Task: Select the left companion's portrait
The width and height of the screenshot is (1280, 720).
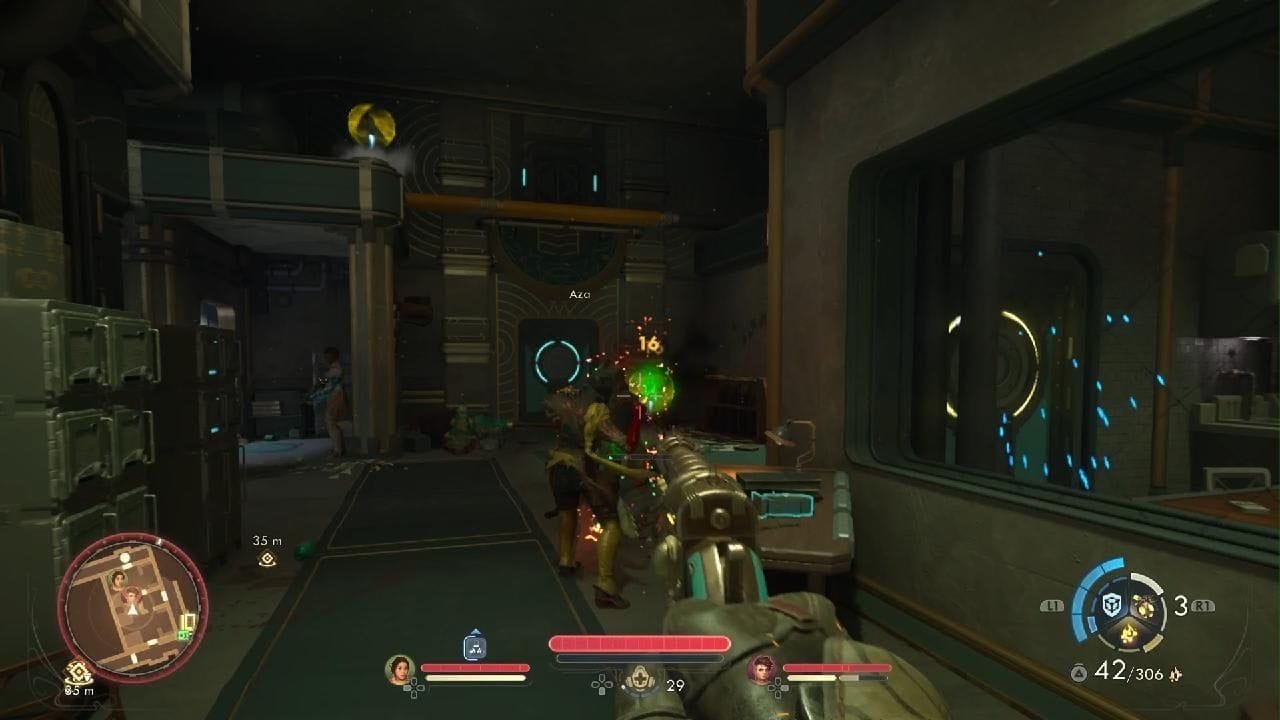Action: (400, 669)
